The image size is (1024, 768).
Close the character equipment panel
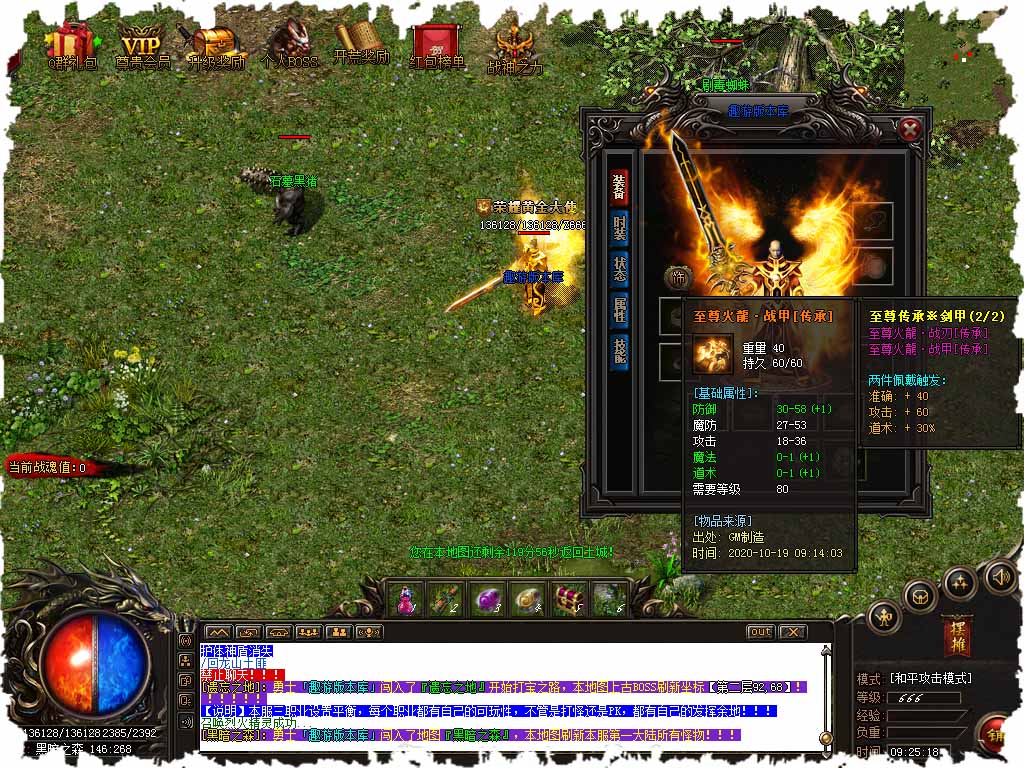[909, 129]
